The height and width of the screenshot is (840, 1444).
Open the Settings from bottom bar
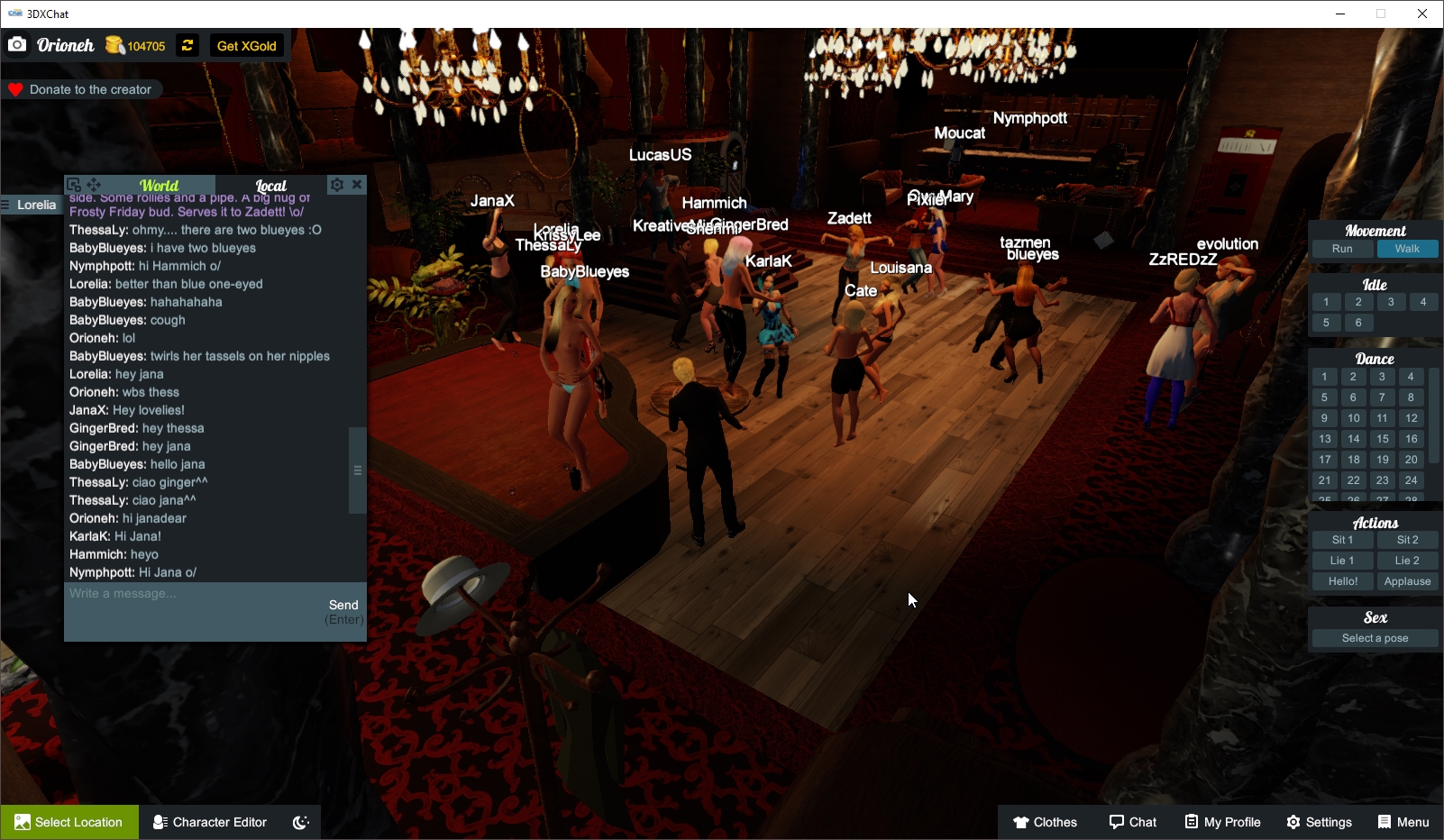tap(1318, 821)
